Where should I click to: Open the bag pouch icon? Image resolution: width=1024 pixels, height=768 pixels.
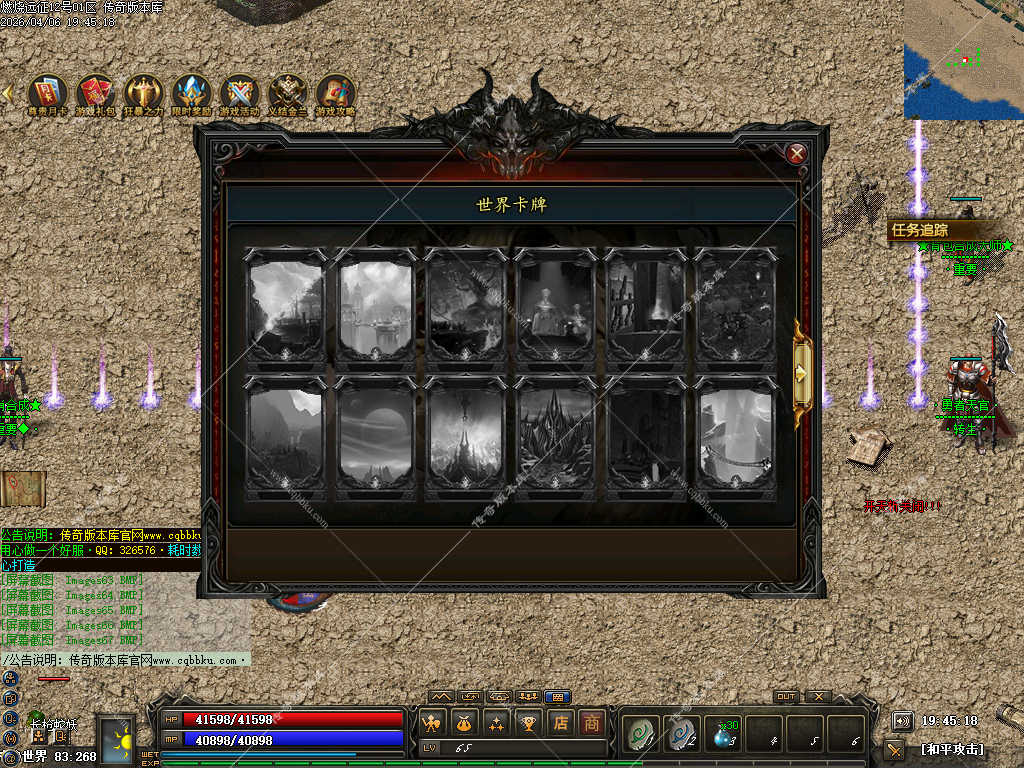click(x=465, y=722)
